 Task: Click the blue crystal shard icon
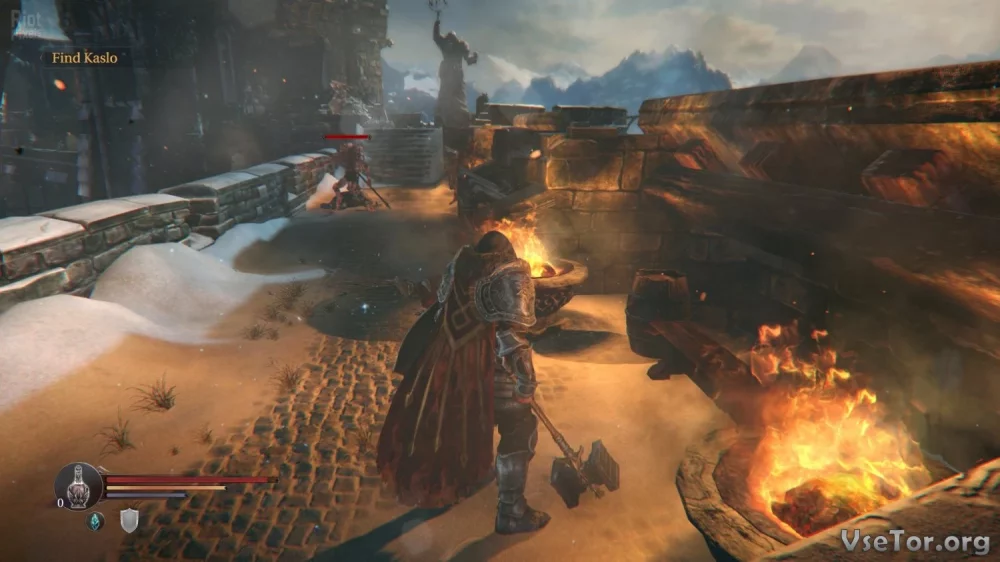pos(95,520)
